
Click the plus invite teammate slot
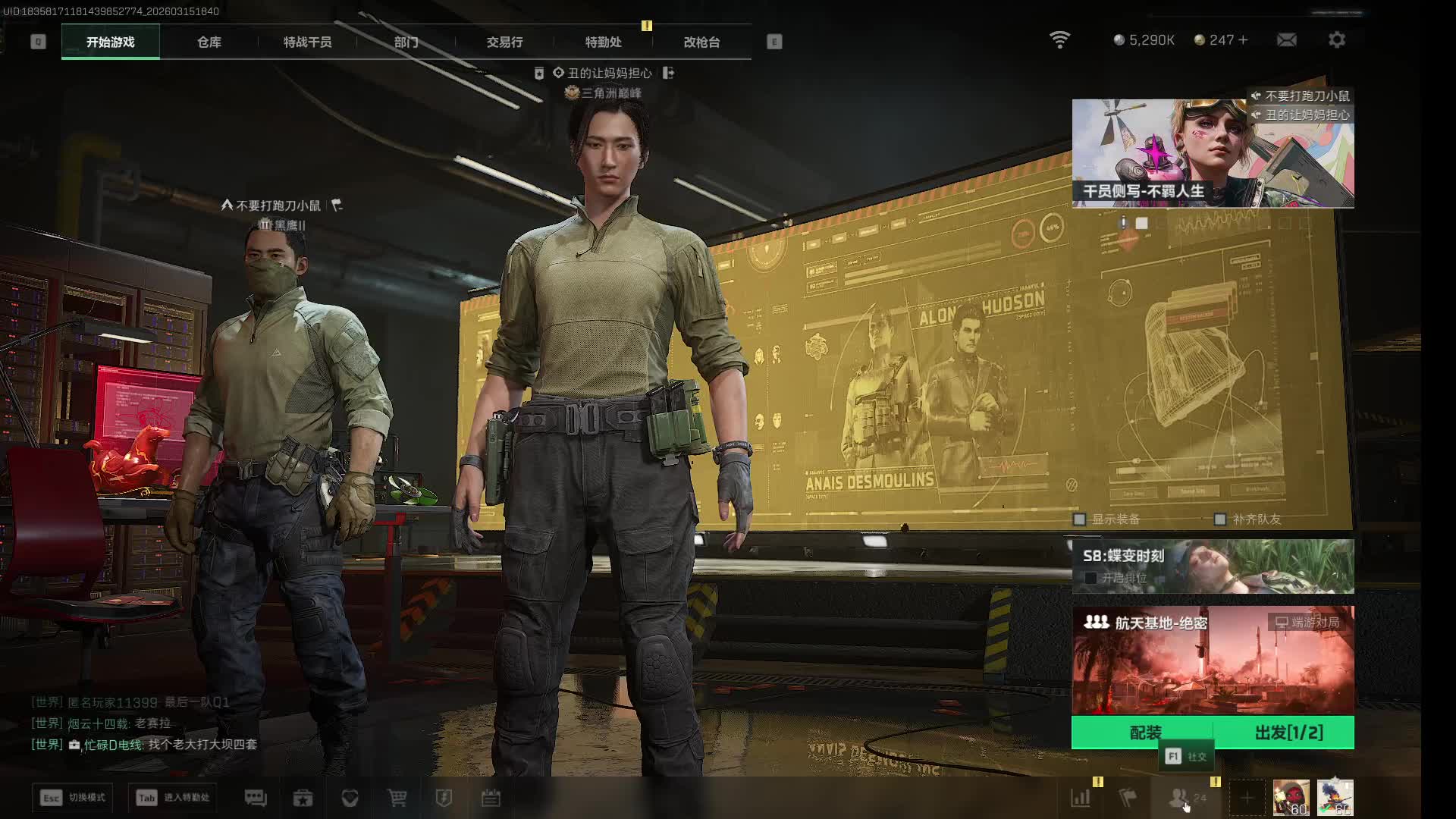(1247, 798)
